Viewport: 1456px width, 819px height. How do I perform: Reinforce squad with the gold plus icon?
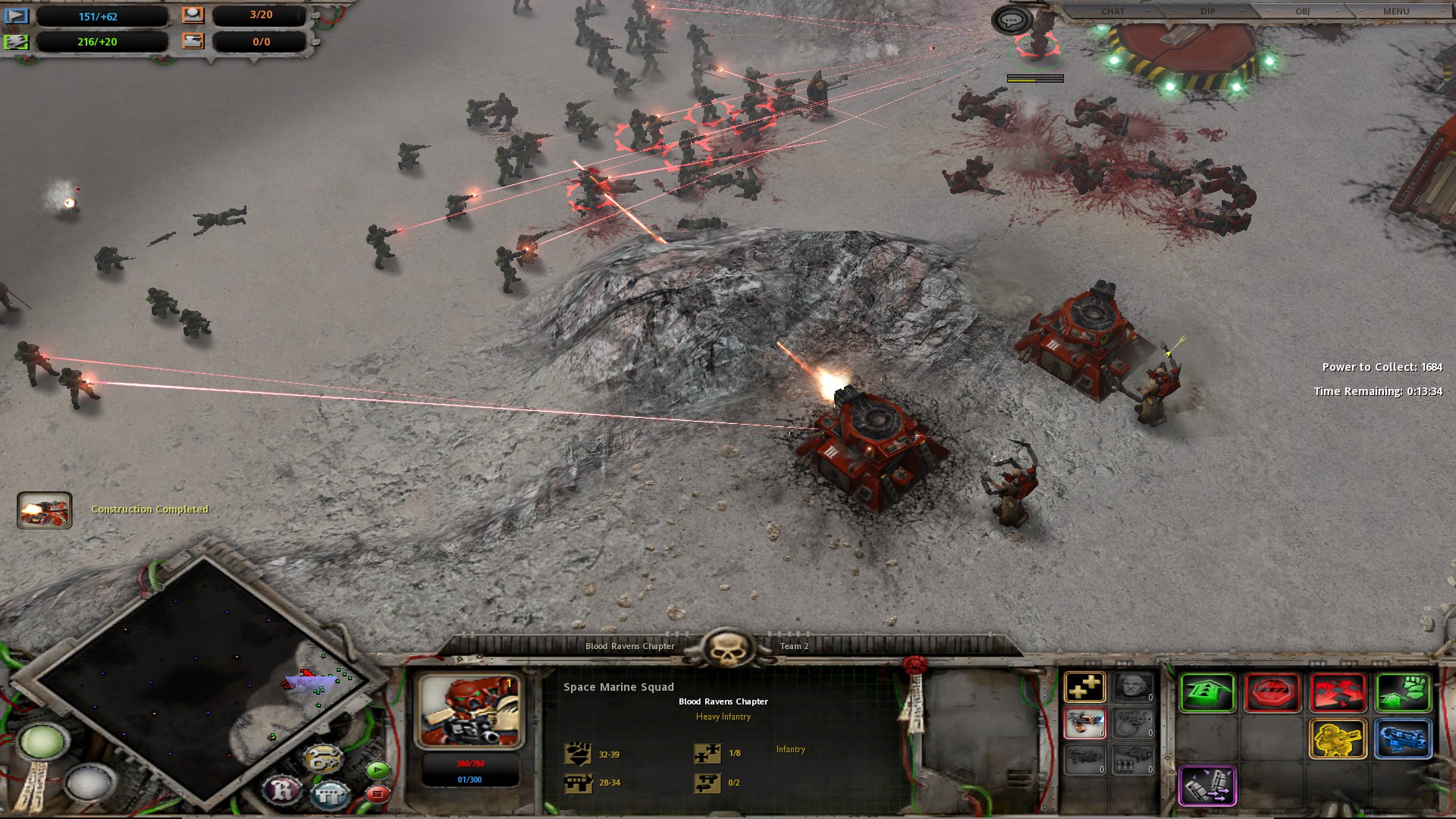coord(1084,688)
